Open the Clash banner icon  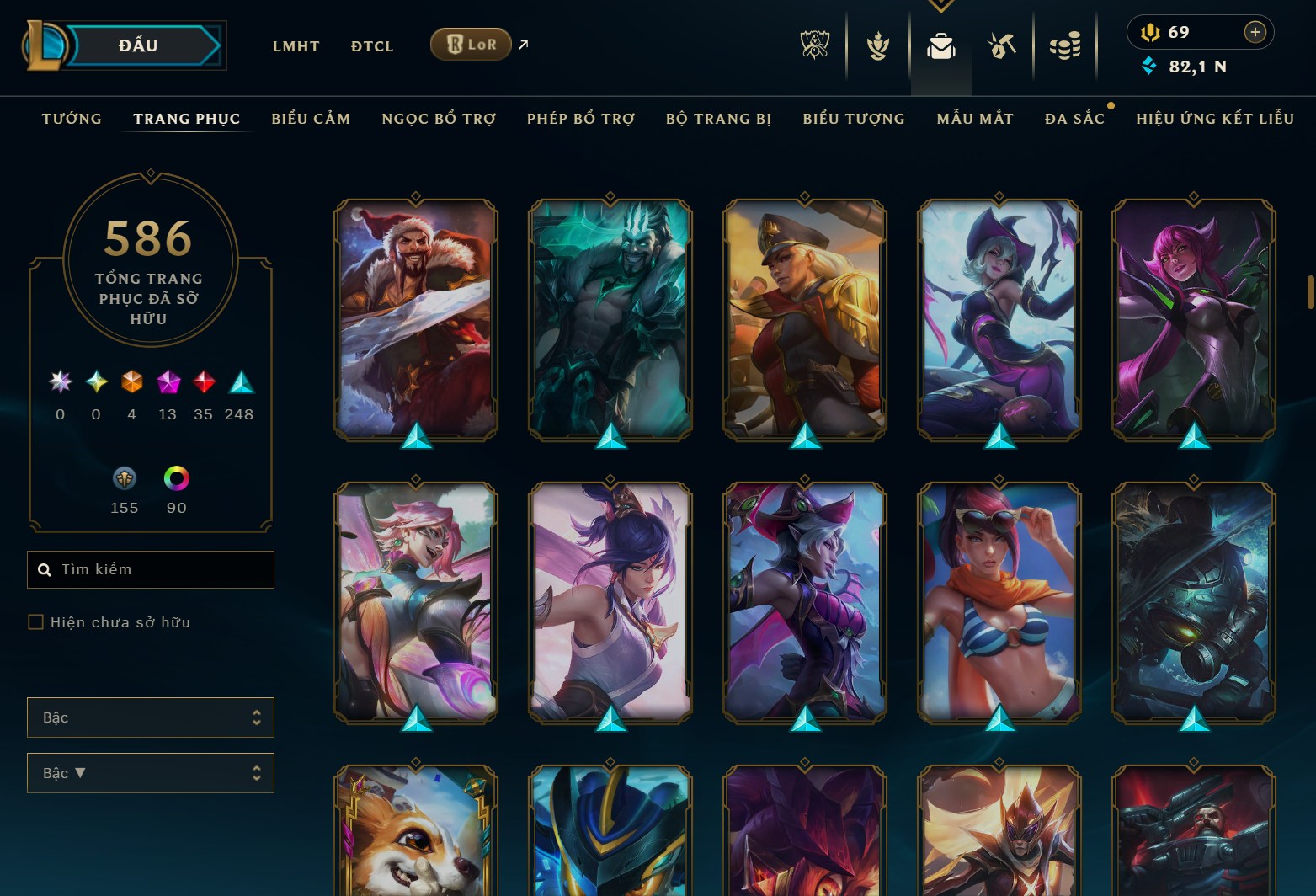pyautogui.click(x=876, y=44)
